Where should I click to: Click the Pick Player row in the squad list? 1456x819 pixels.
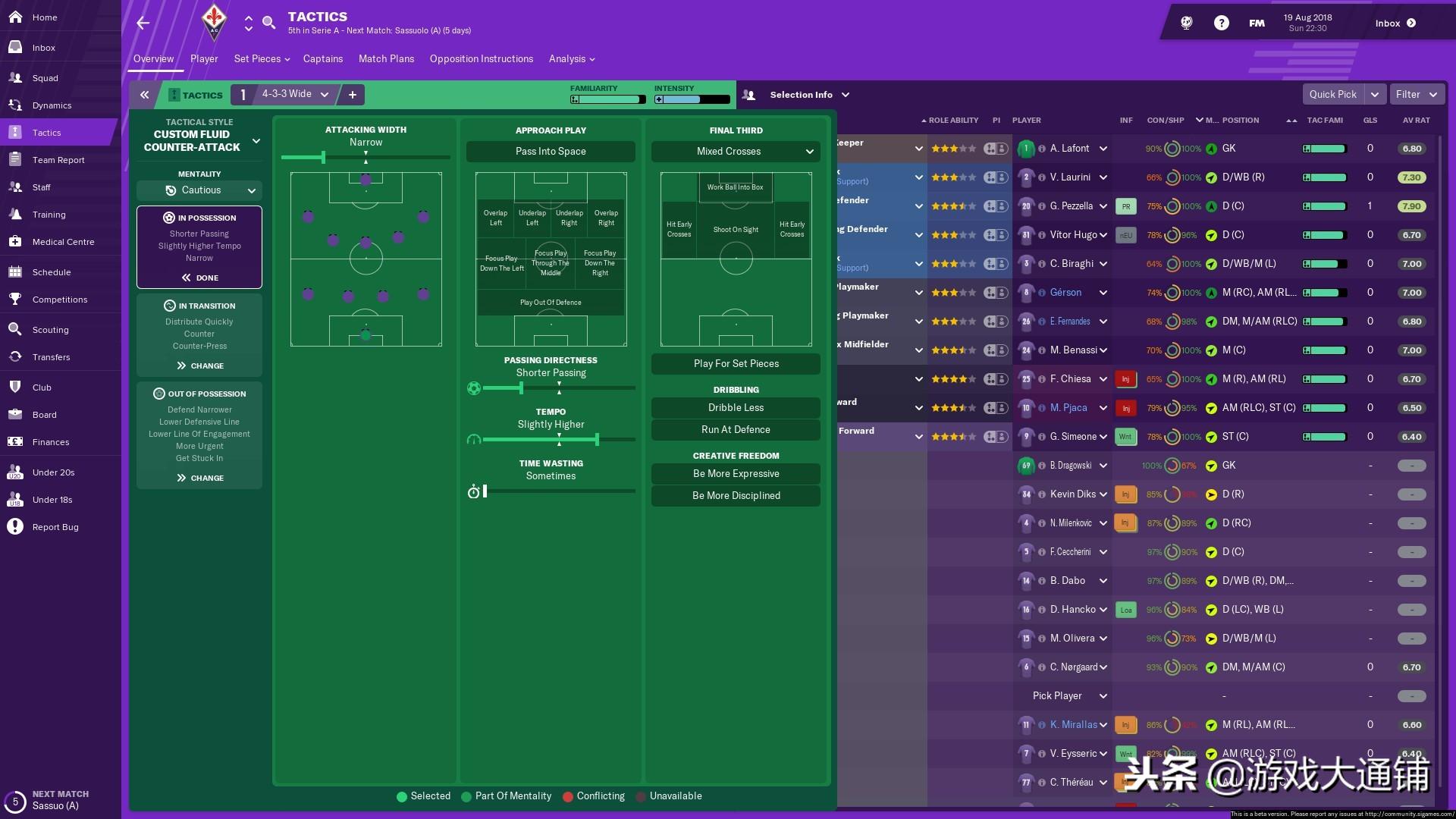[x=1056, y=695]
